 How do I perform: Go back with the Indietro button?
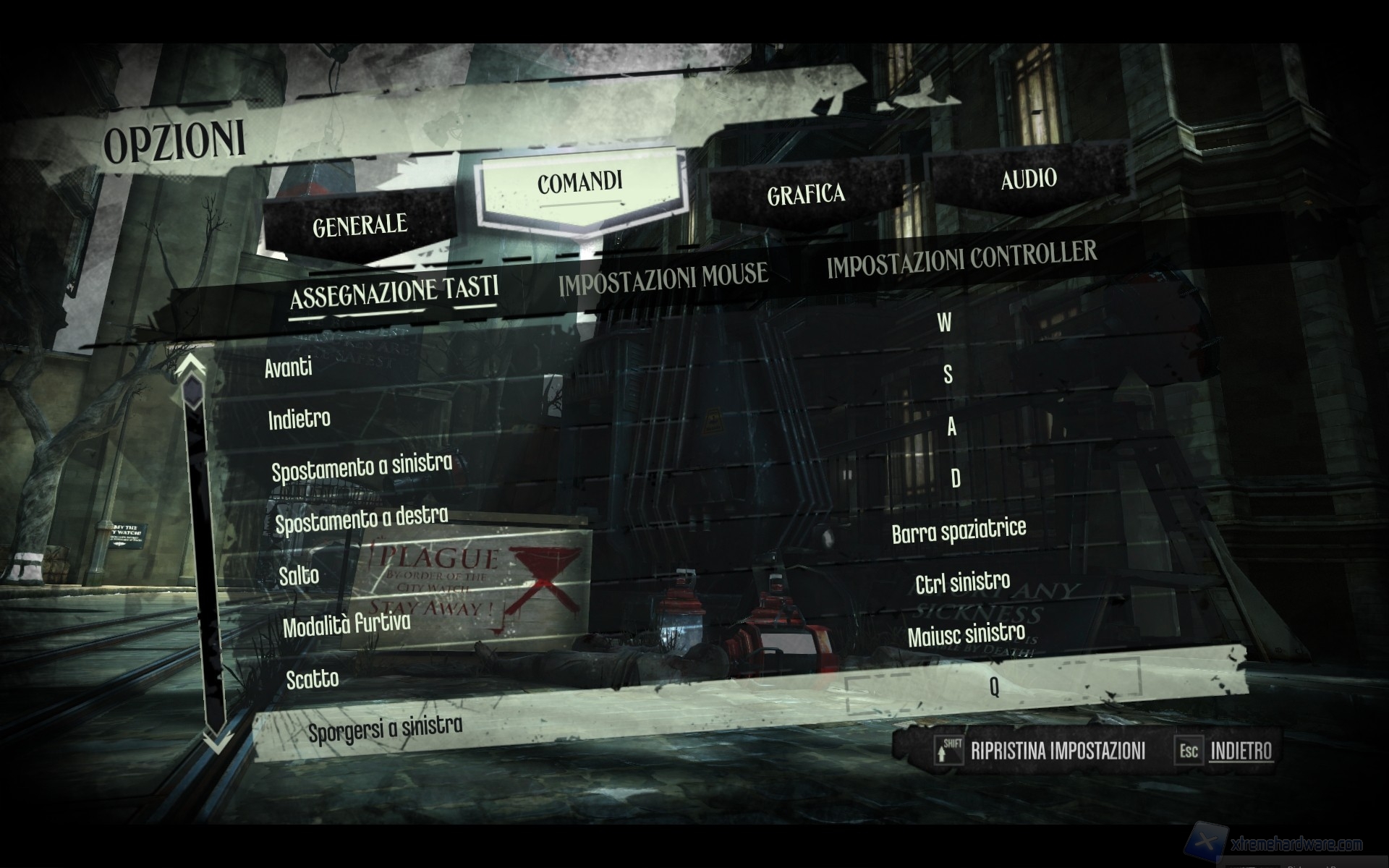(x=1241, y=751)
